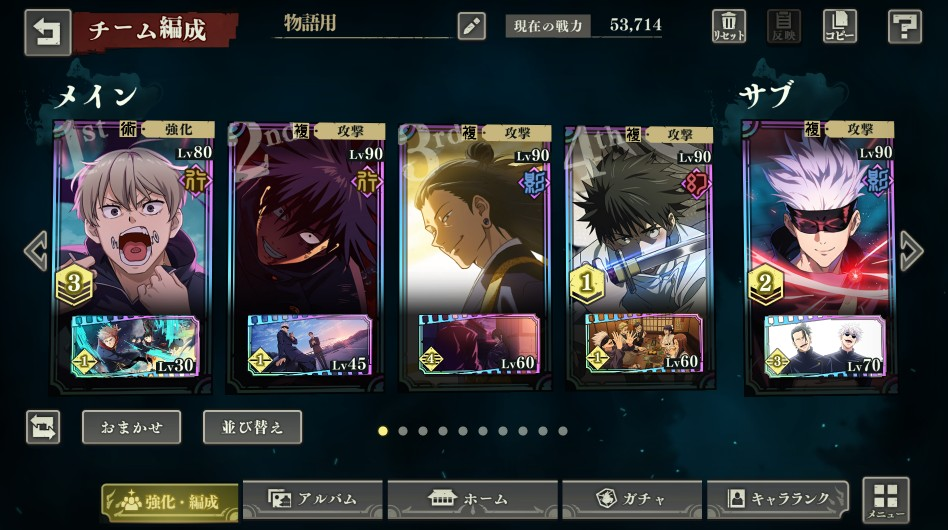Show the previous team with left arrow

[x=36, y=251]
